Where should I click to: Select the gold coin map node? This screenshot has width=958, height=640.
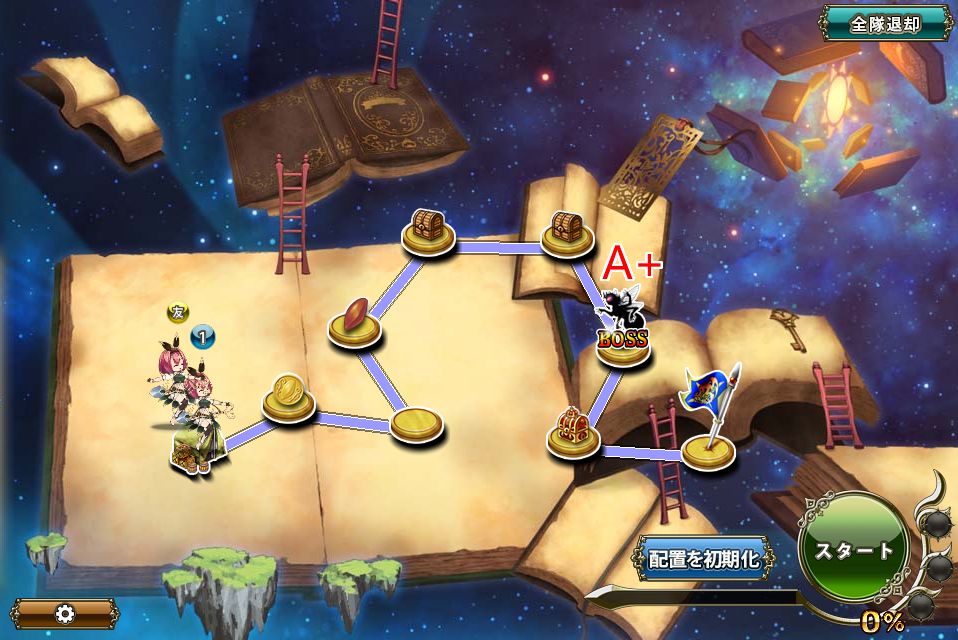tap(289, 397)
